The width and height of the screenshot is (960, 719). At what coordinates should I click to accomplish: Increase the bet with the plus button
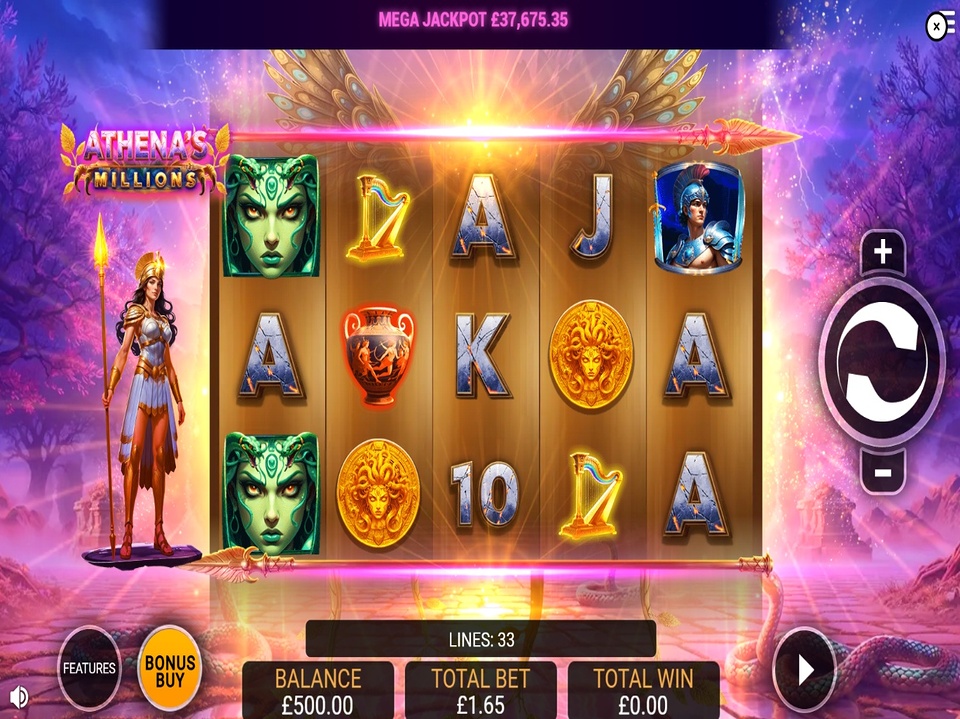882,253
